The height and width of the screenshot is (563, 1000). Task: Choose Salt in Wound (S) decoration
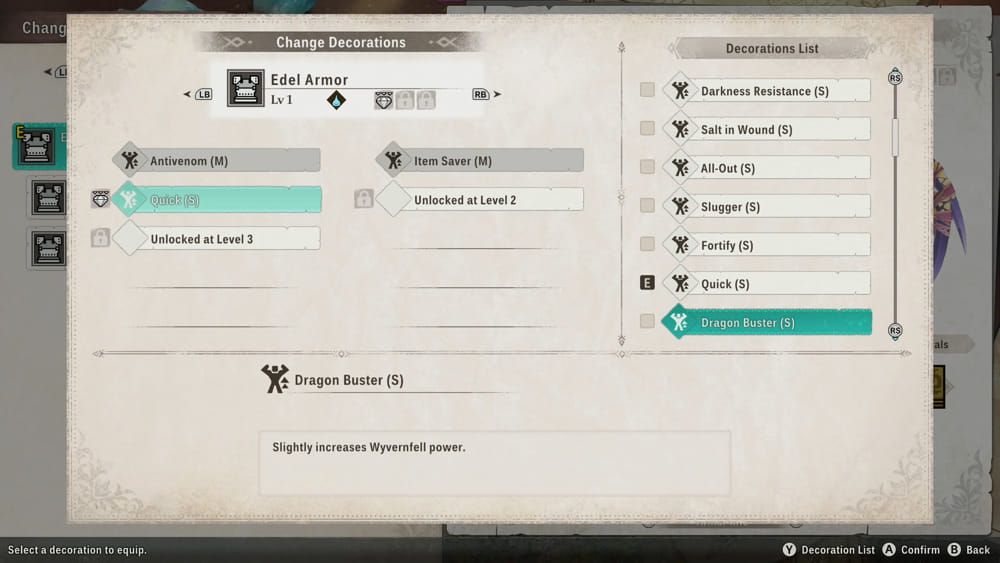click(x=765, y=130)
